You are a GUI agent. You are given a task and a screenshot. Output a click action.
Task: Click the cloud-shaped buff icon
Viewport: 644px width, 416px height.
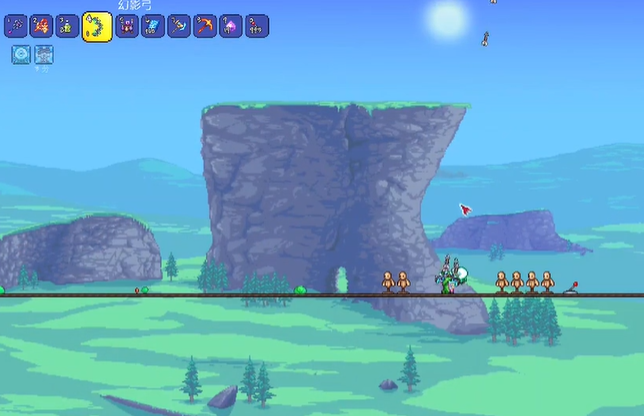pyautogui.click(x=43, y=55)
